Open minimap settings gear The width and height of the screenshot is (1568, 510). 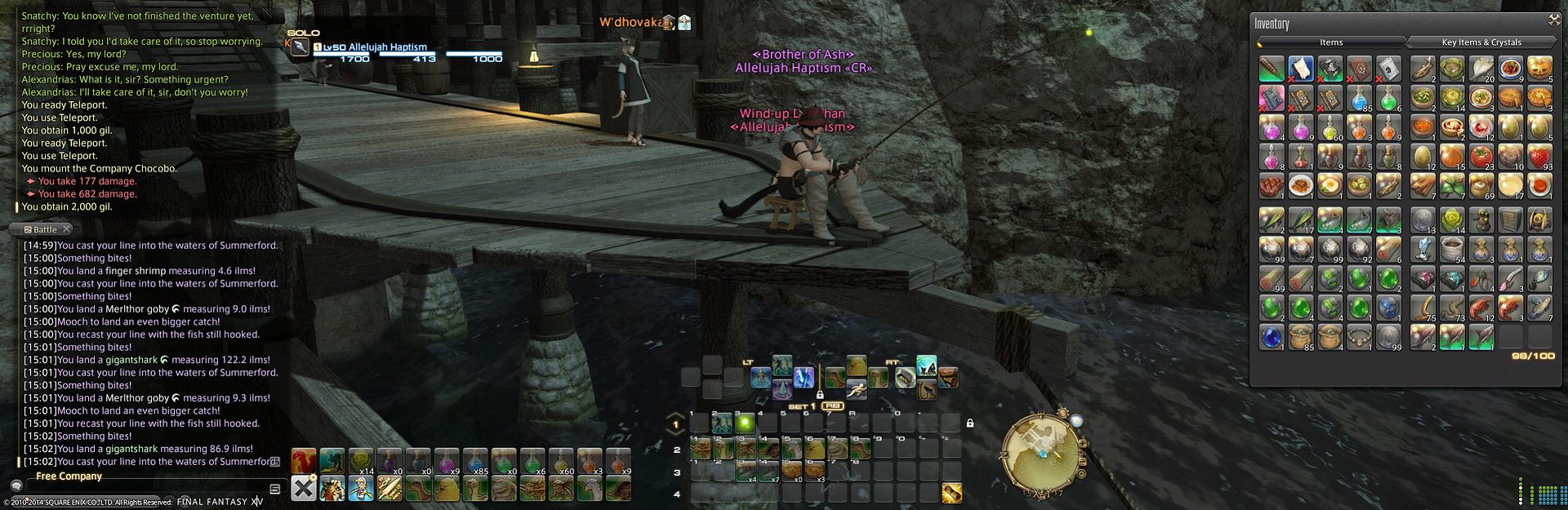[x=1081, y=473]
